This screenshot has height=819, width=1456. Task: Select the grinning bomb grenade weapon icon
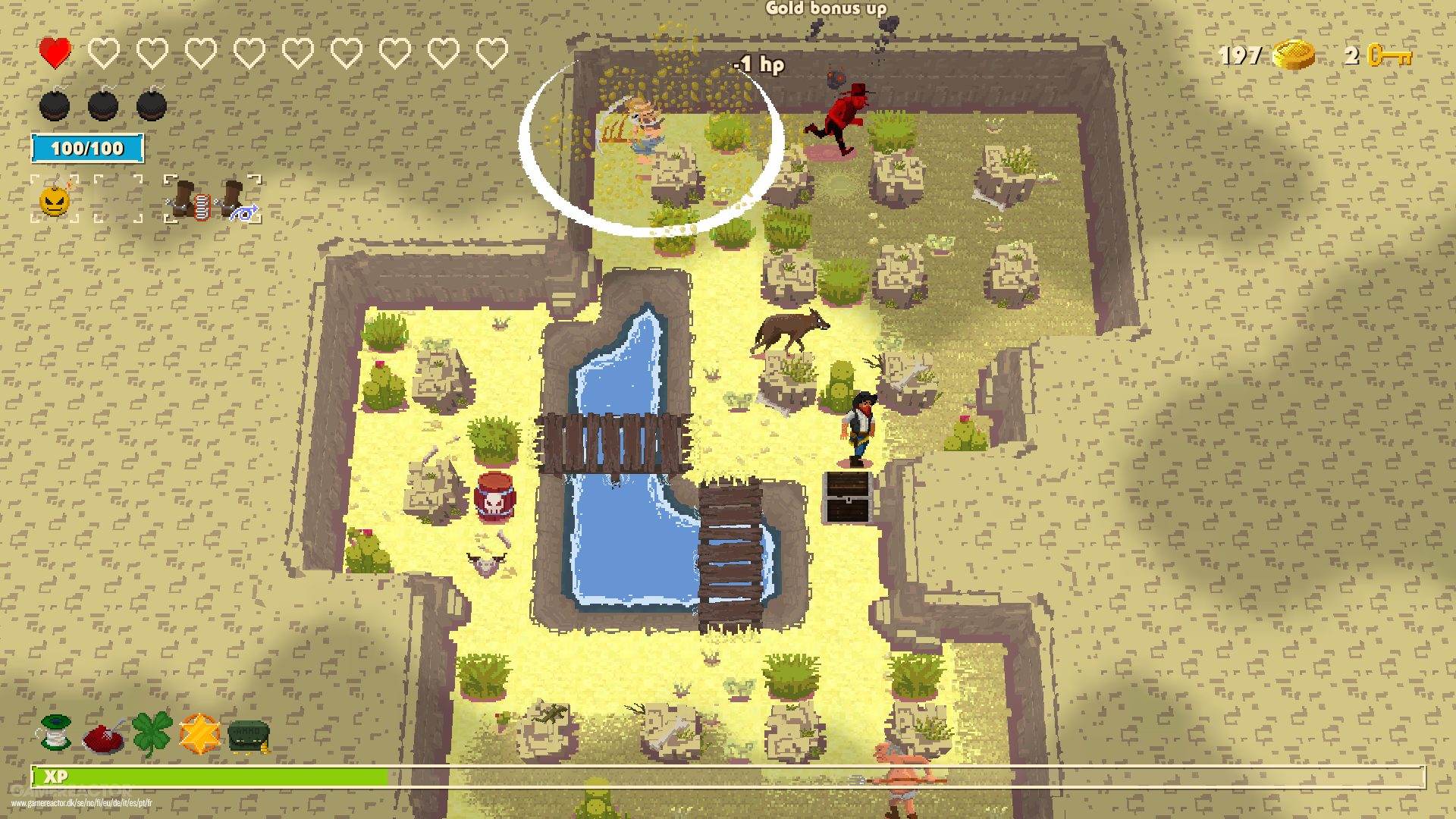click(53, 201)
